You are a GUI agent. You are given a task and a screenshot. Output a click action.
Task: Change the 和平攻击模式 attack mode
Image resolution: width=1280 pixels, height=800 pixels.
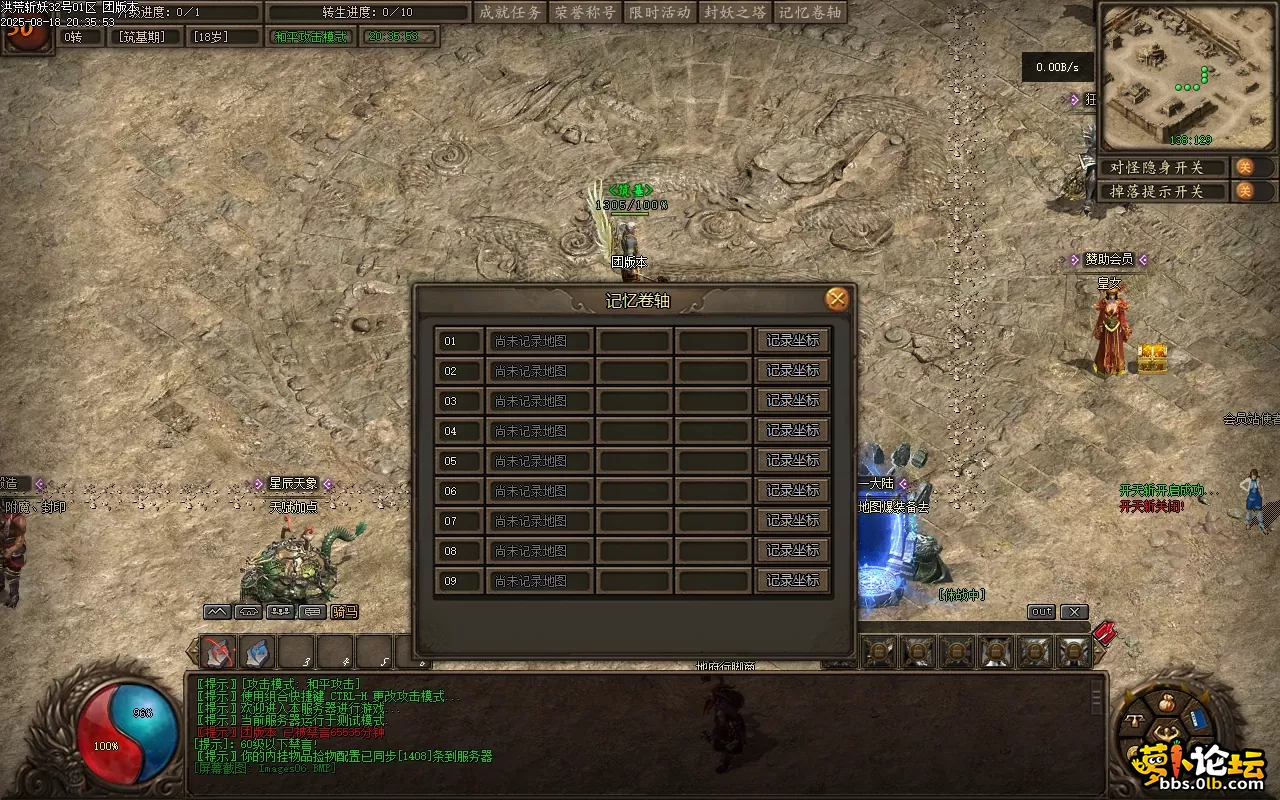[312, 37]
